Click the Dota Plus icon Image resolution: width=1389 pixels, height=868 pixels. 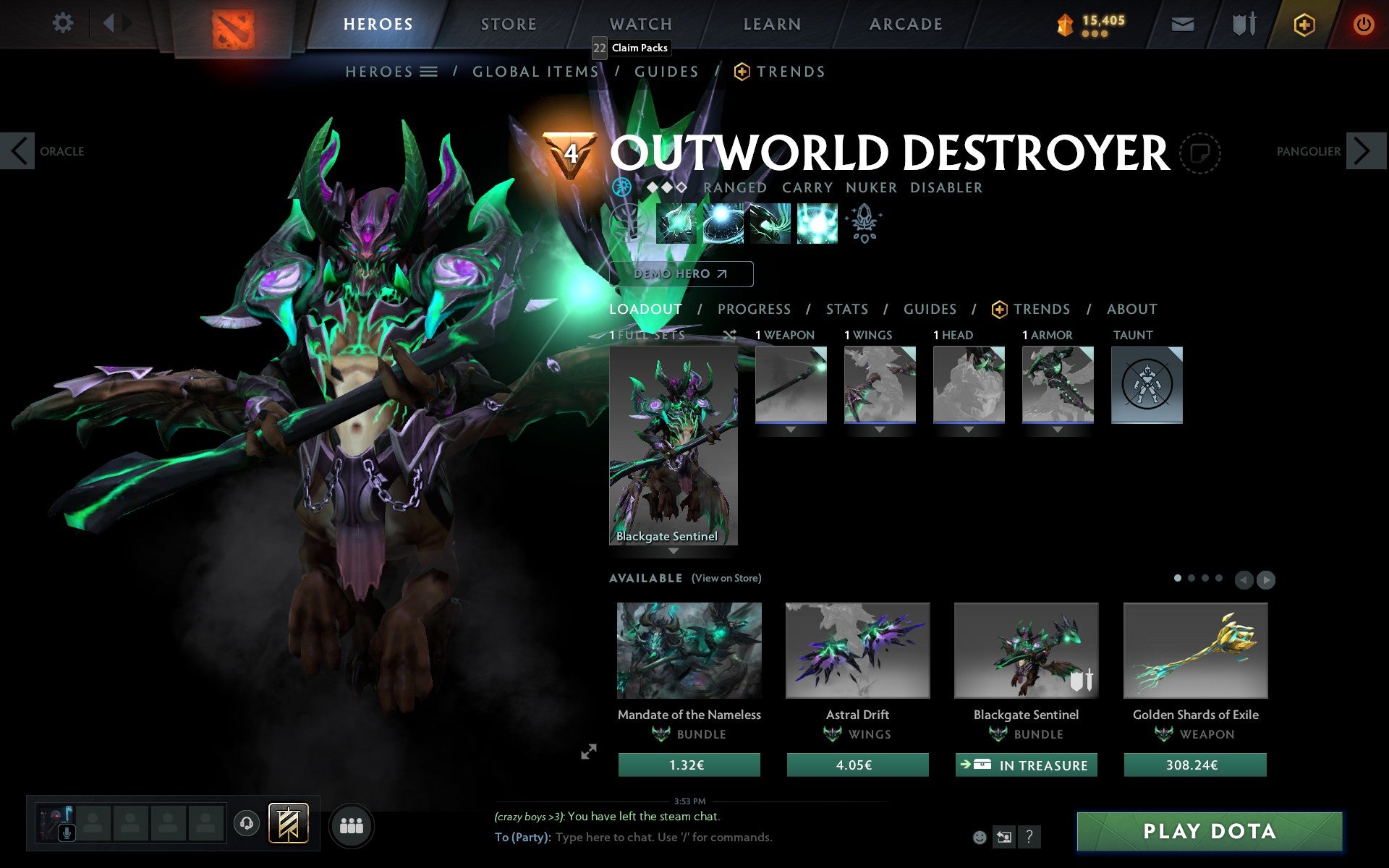click(1303, 23)
